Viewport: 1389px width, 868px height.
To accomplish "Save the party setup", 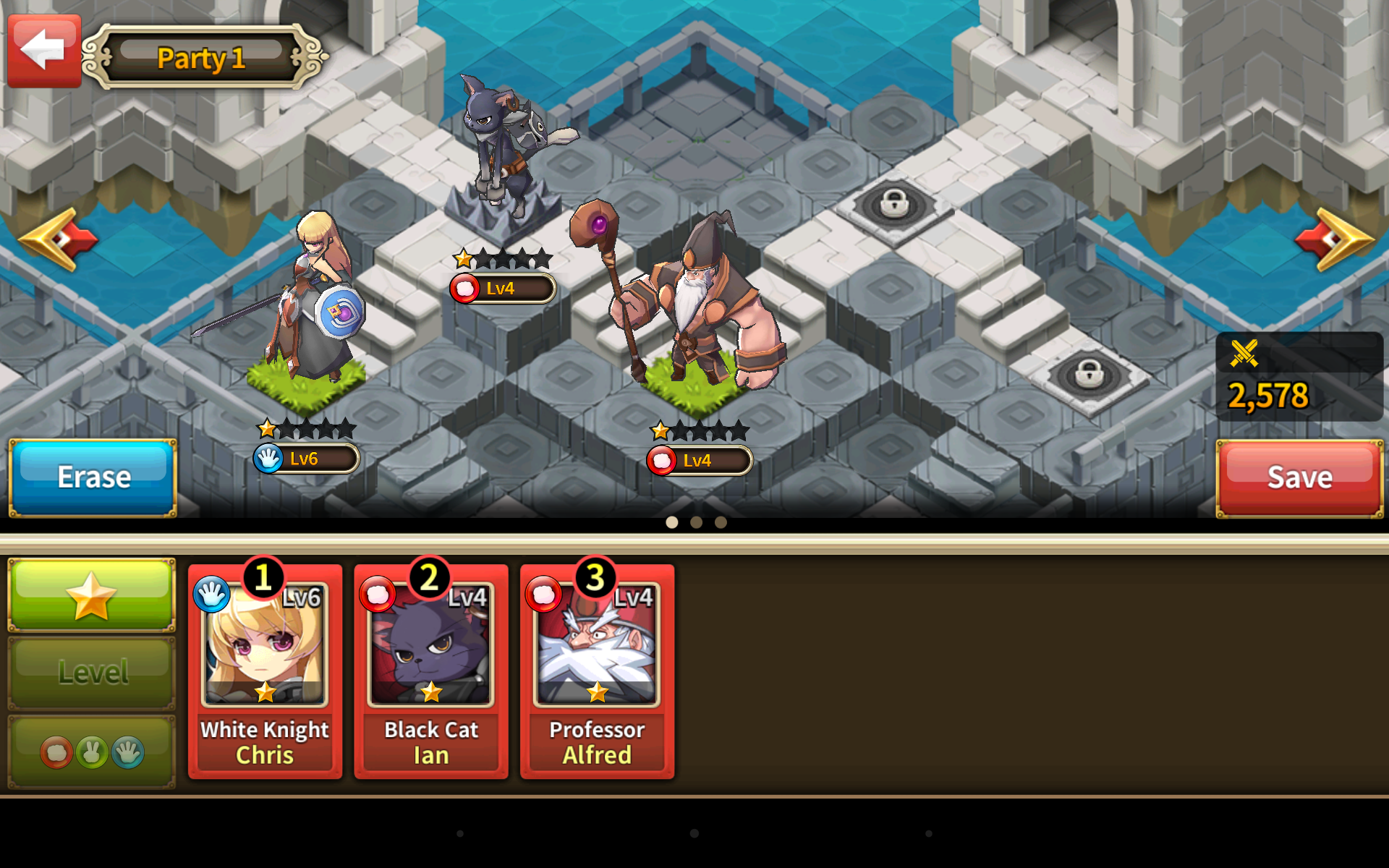I will point(1299,477).
